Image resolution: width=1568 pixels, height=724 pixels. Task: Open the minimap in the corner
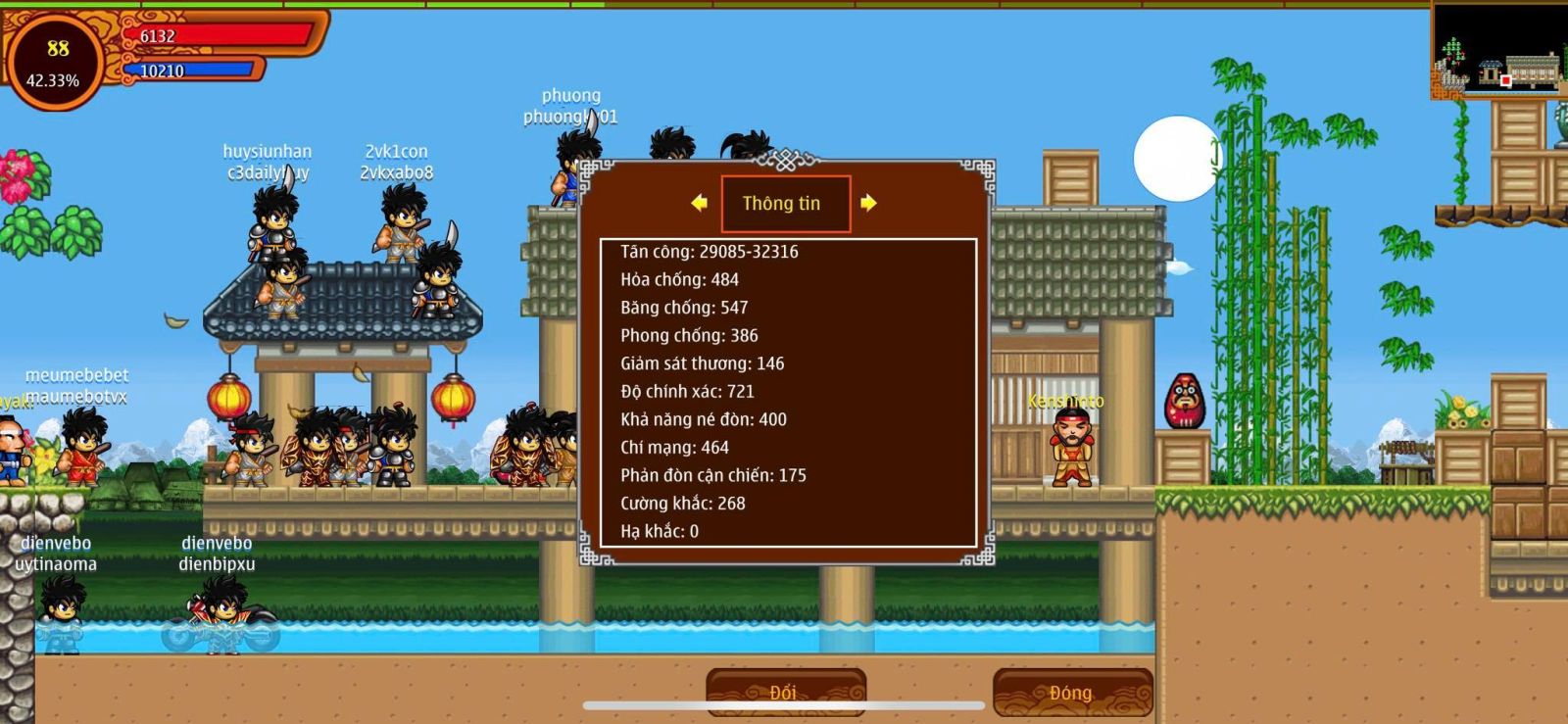coord(1498,49)
